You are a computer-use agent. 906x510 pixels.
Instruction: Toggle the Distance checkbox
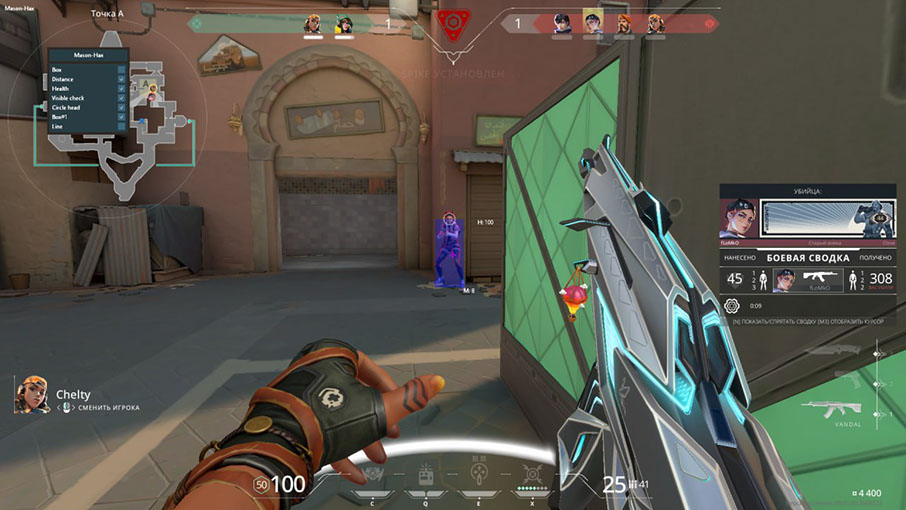click(x=121, y=79)
